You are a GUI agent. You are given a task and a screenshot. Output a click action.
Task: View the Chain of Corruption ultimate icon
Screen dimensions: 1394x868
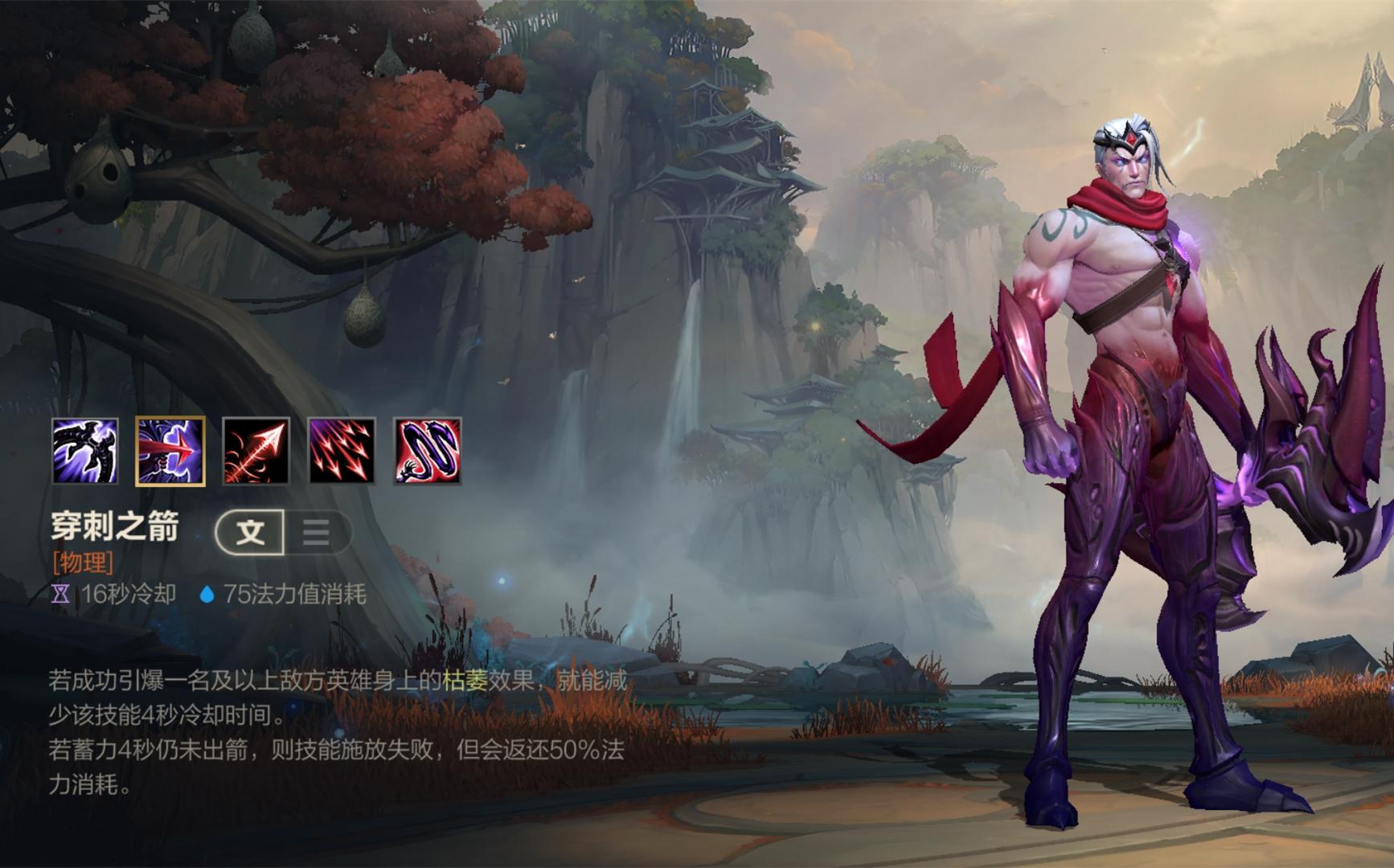pos(428,451)
